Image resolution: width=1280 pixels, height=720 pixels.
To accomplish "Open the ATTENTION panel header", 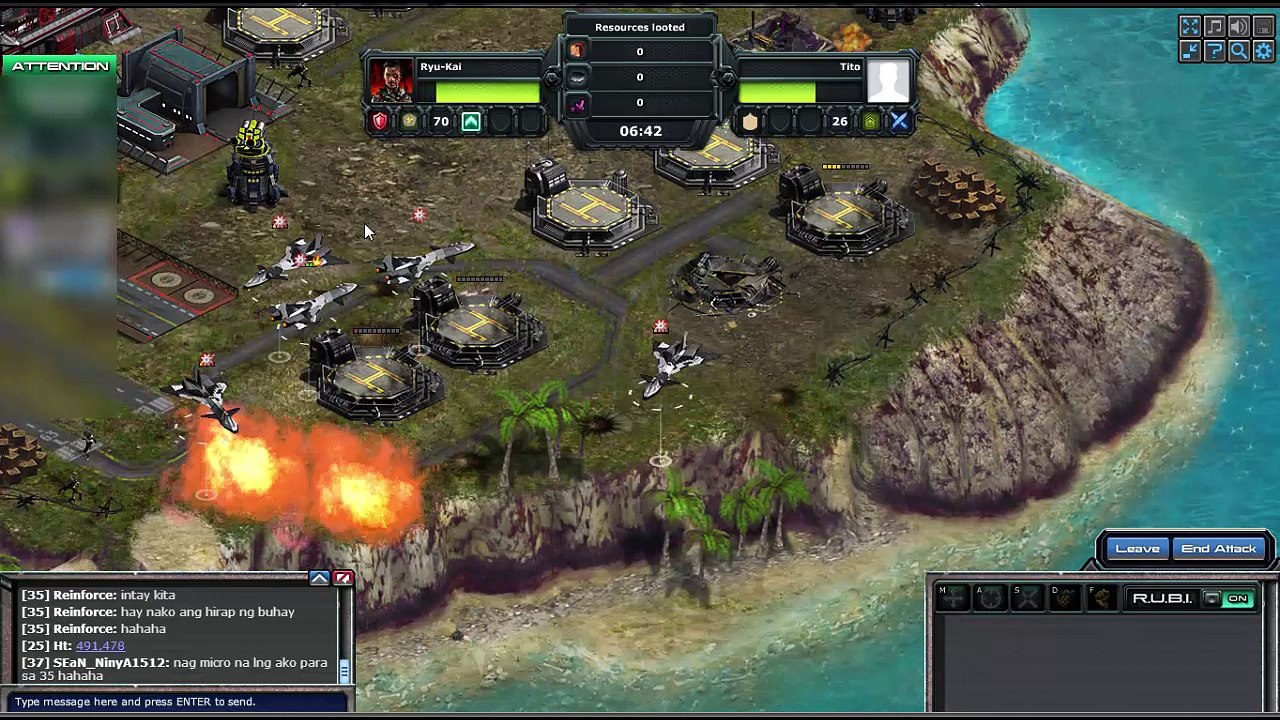I will (60, 66).
